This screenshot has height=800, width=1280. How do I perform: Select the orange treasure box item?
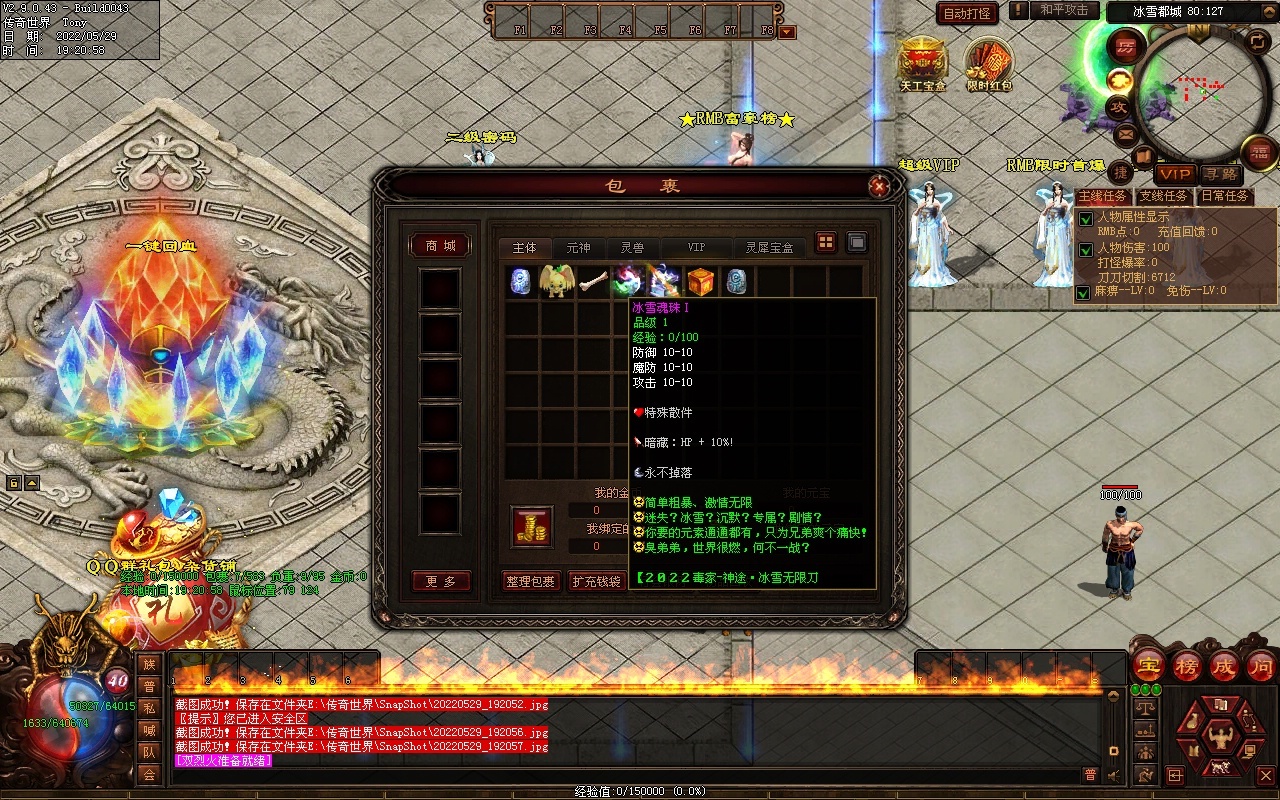[x=700, y=281]
